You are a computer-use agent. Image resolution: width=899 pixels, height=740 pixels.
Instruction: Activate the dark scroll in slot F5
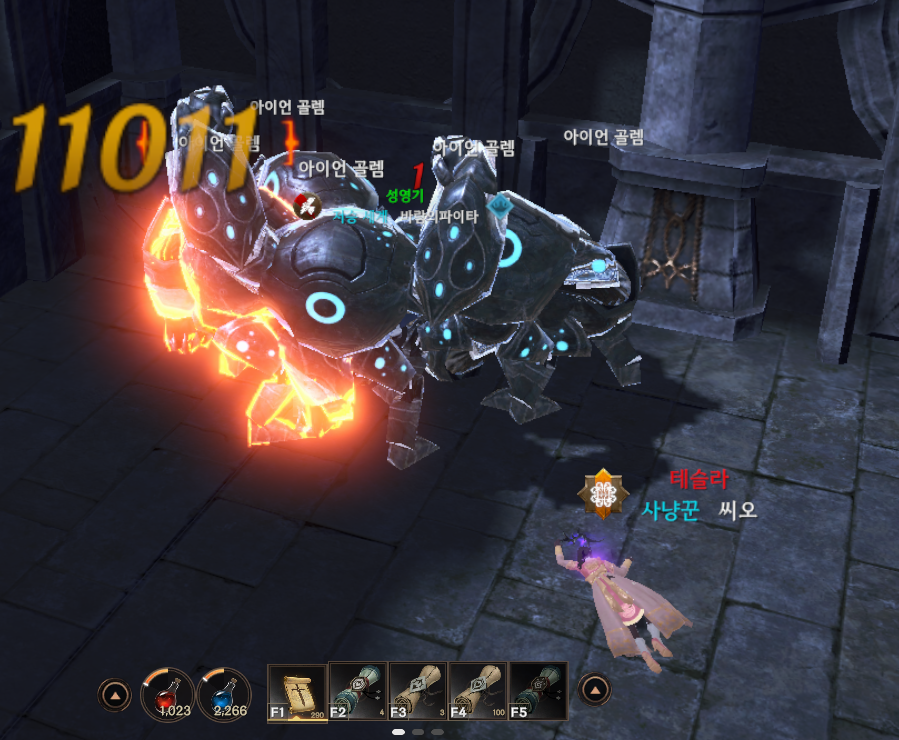pyautogui.click(x=538, y=692)
